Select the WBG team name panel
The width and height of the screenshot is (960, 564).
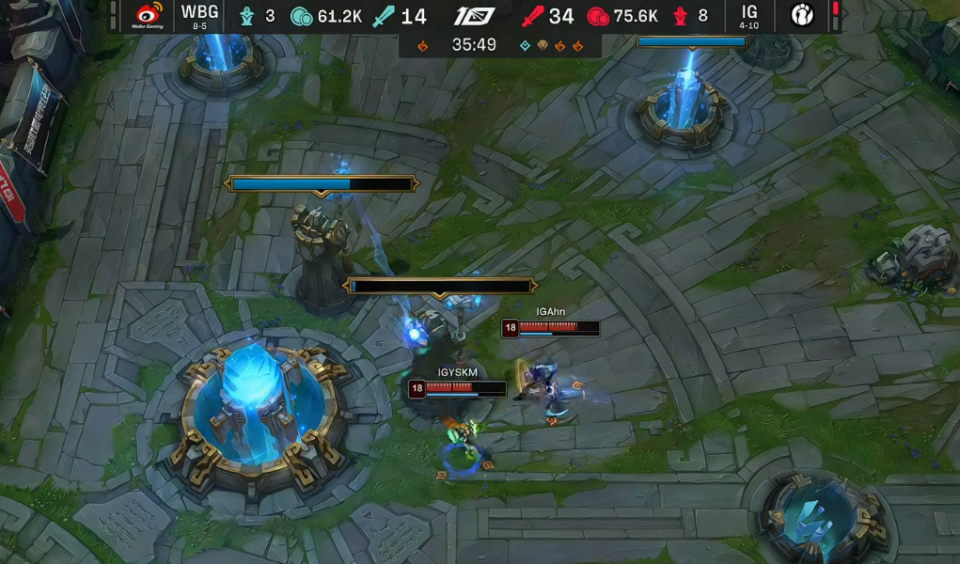coord(200,16)
